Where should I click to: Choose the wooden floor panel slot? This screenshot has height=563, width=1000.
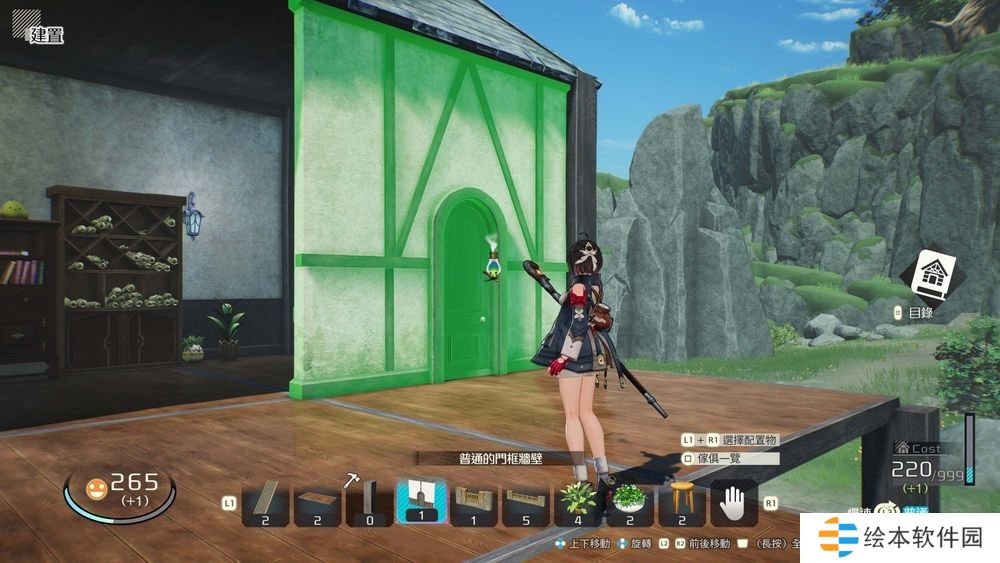[318, 502]
